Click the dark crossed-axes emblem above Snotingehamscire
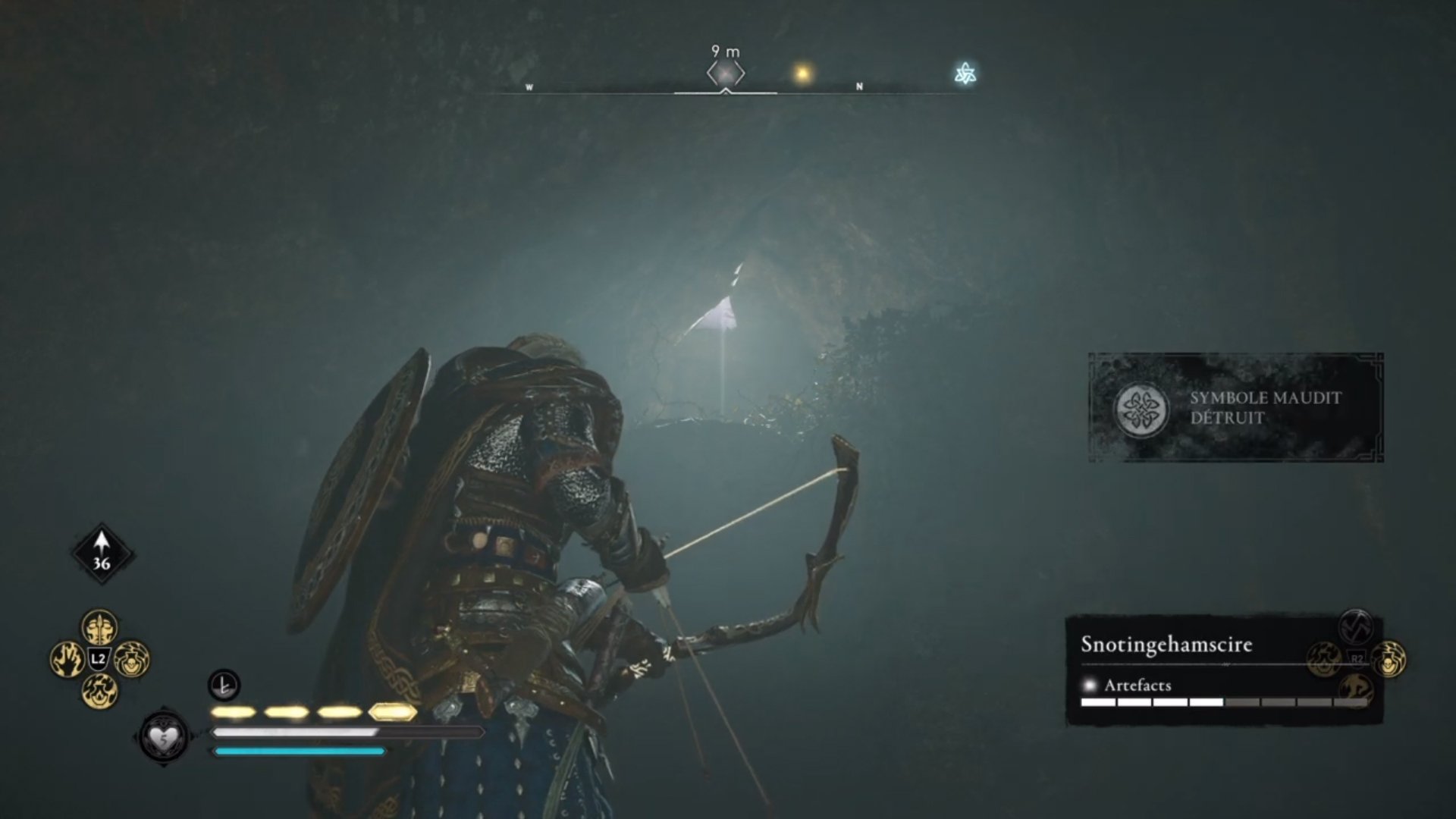The height and width of the screenshot is (819, 1456). pyautogui.click(x=1355, y=626)
